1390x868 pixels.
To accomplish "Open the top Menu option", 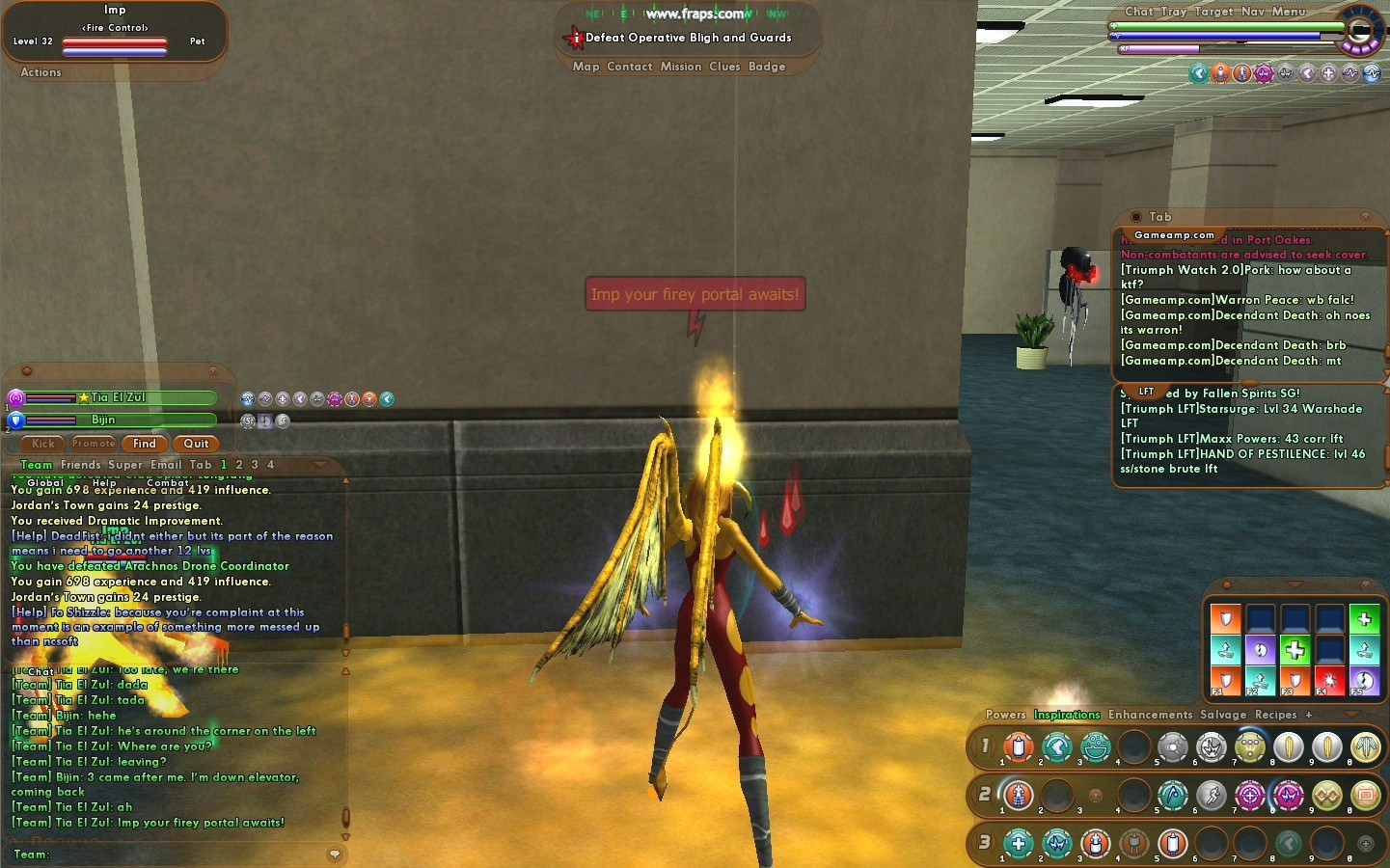I will 1288,12.
